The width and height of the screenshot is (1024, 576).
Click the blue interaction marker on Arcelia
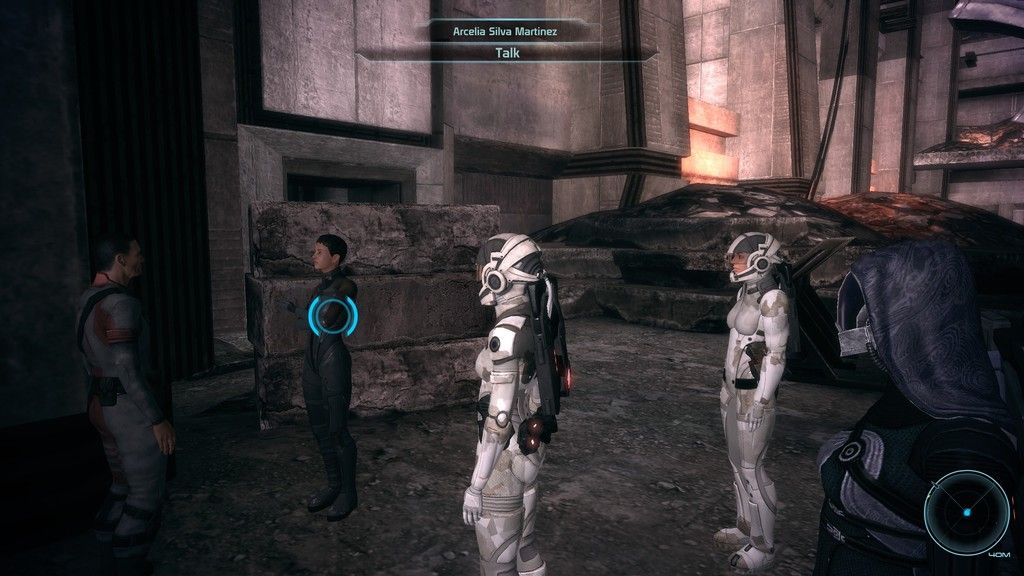(333, 316)
